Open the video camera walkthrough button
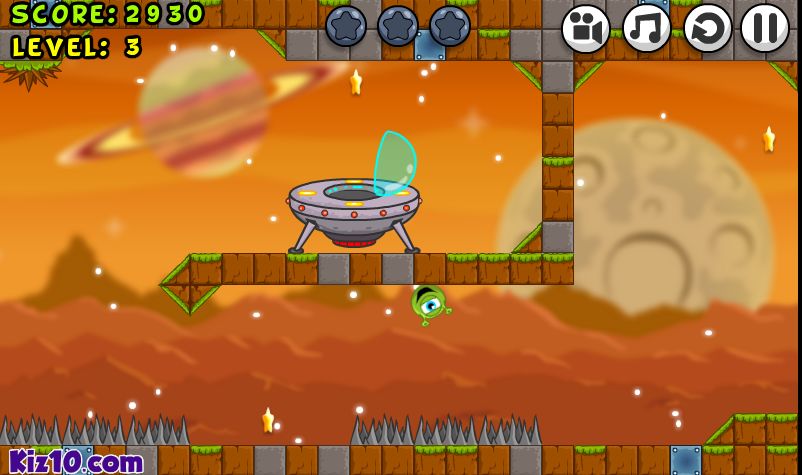This screenshot has height=475, width=802. click(x=585, y=28)
